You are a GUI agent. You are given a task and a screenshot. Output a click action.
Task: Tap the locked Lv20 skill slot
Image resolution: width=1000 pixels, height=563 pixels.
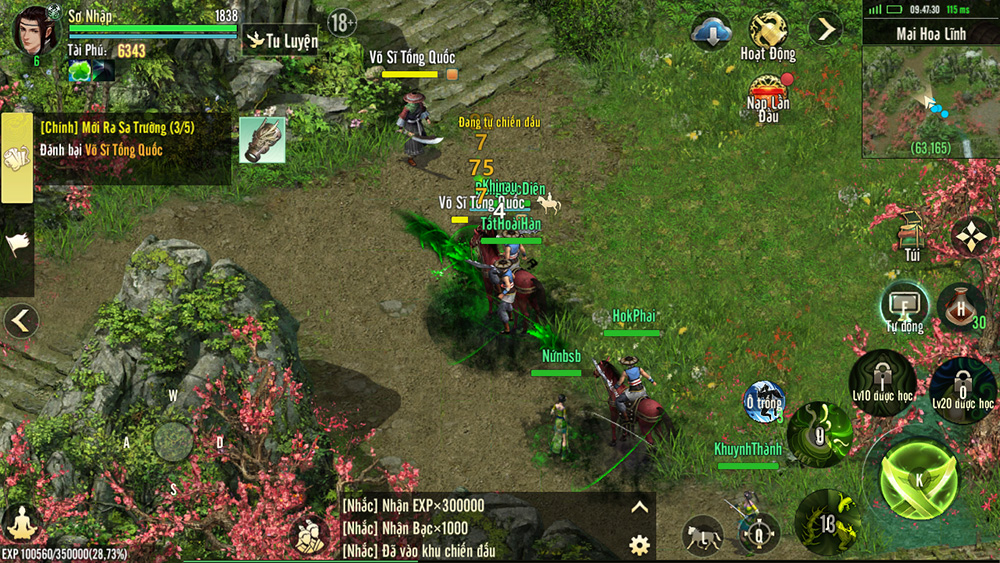tap(962, 388)
